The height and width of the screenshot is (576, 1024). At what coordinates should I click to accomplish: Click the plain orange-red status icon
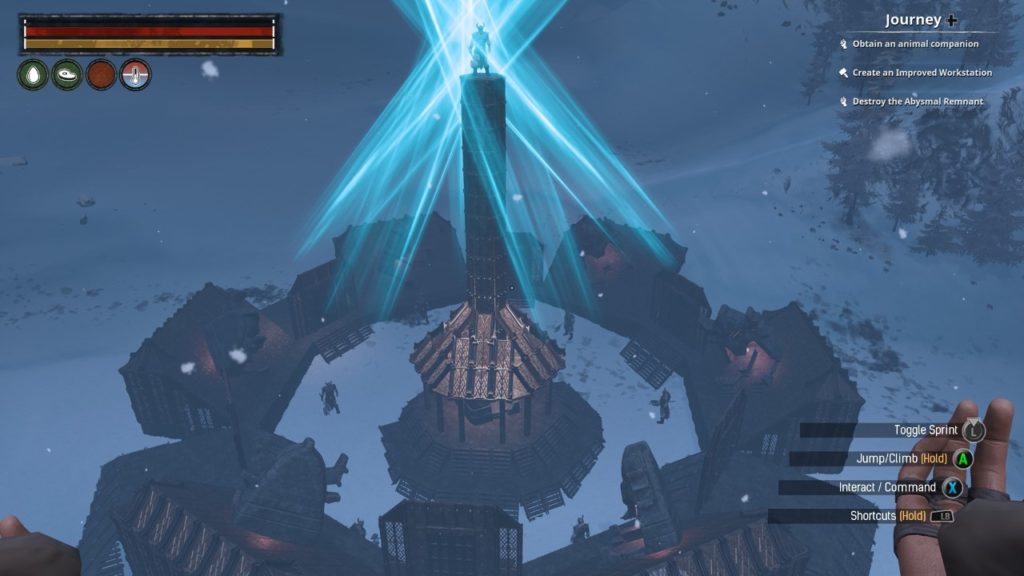(x=101, y=75)
